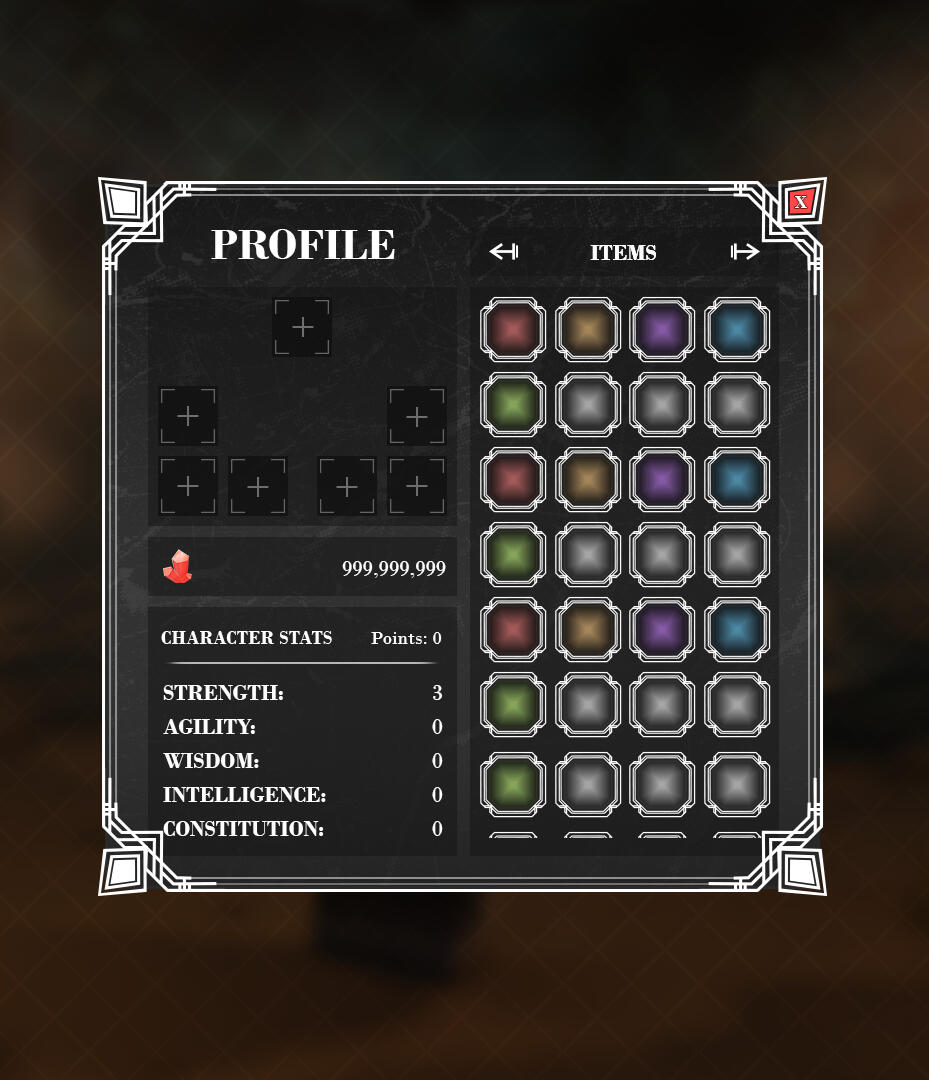Image resolution: width=929 pixels, height=1080 pixels.
Task: Close the Profile window
Action: coord(800,202)
